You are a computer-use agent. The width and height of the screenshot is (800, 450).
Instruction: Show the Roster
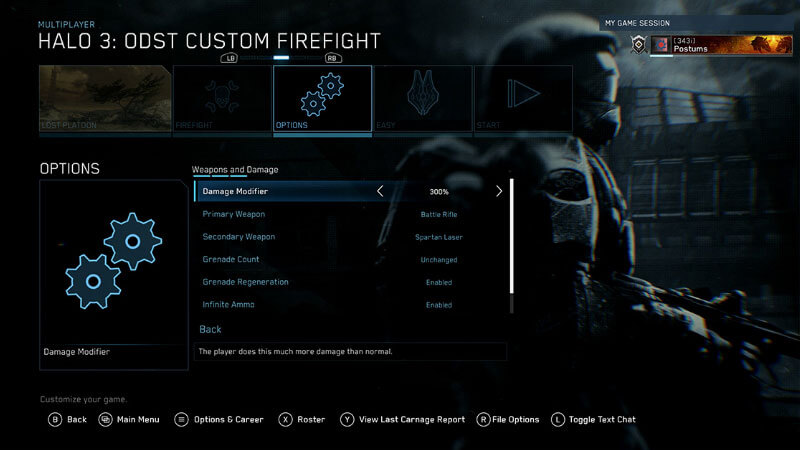tap(302, 420)
